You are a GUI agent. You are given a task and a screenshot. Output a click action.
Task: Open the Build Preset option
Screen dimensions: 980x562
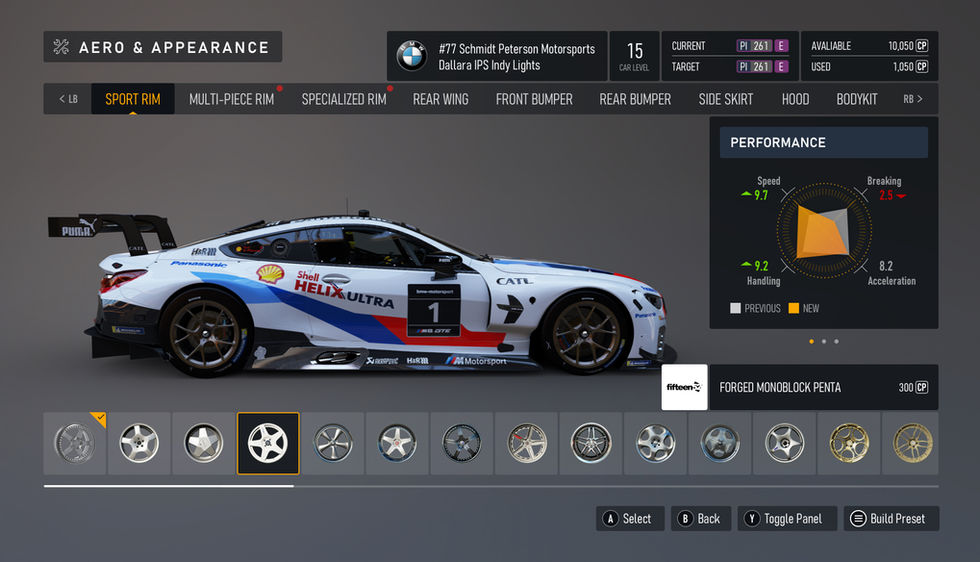tap(888, 518)
